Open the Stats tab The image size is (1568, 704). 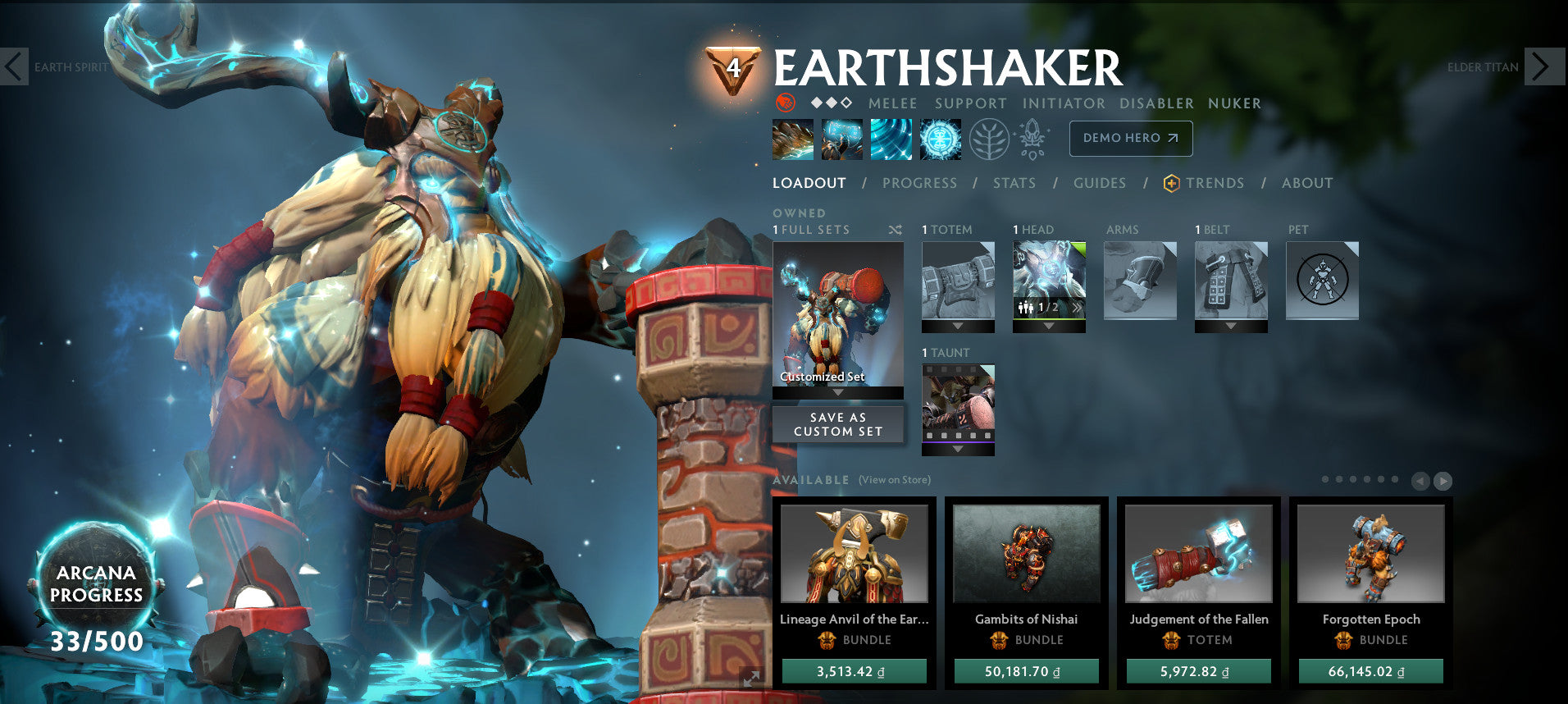click(1014, 183)
